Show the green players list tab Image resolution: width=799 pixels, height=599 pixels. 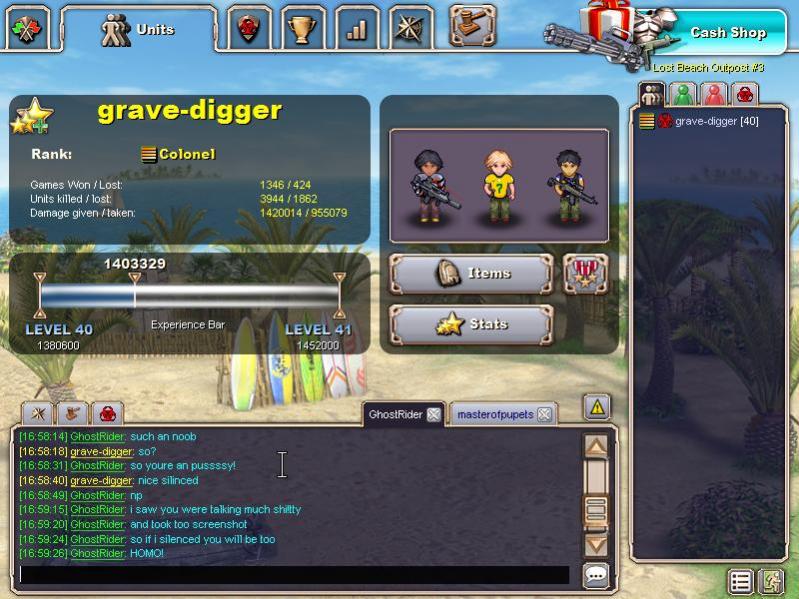683,95
